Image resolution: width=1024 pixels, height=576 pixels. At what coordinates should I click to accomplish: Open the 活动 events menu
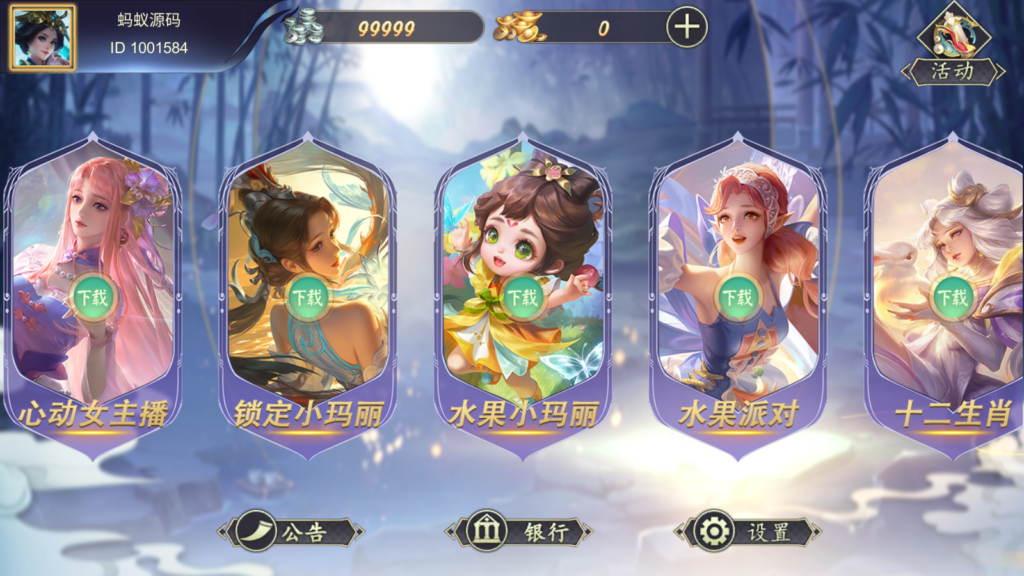(953, 47)
